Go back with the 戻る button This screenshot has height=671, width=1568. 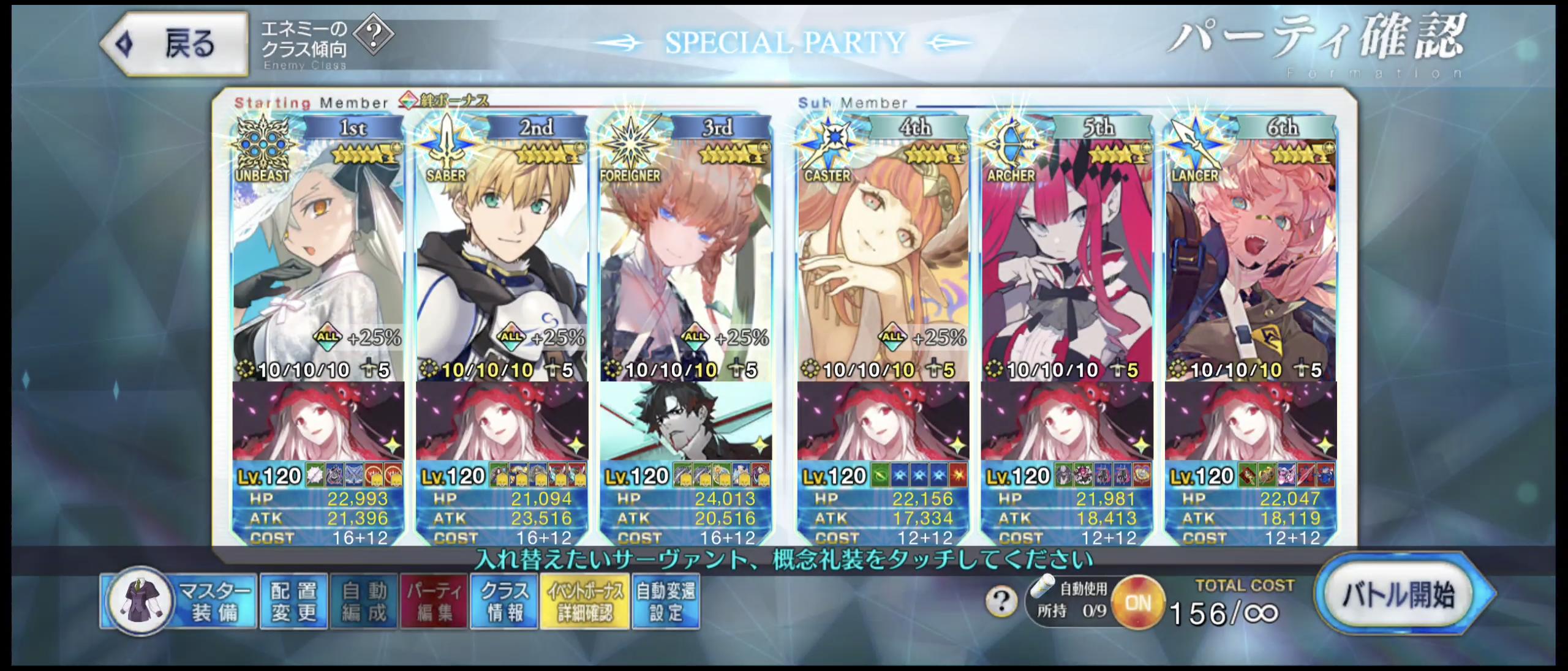pos(174,44)
